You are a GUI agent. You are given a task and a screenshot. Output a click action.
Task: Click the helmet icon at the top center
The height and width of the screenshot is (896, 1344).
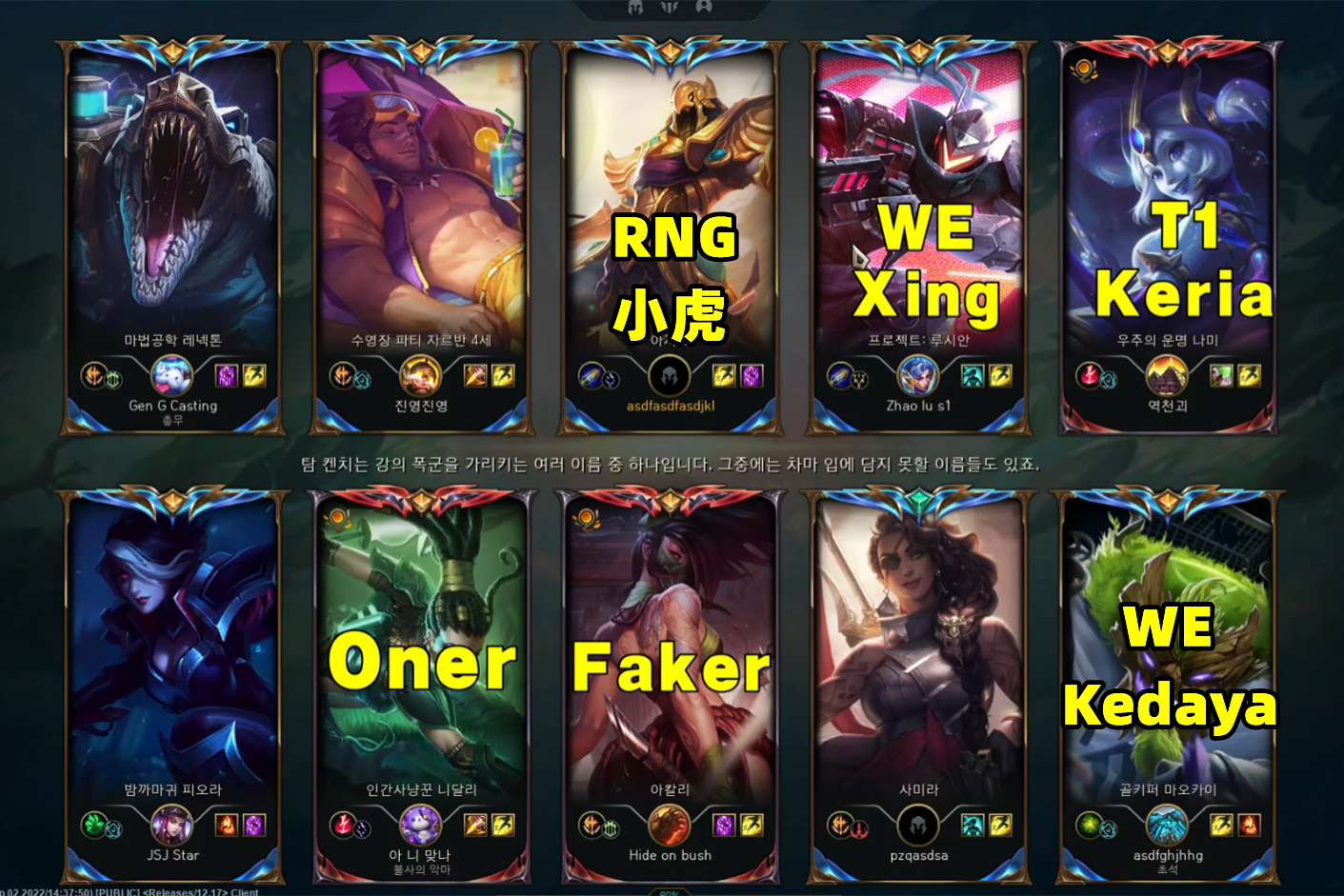tap(633, 7)
